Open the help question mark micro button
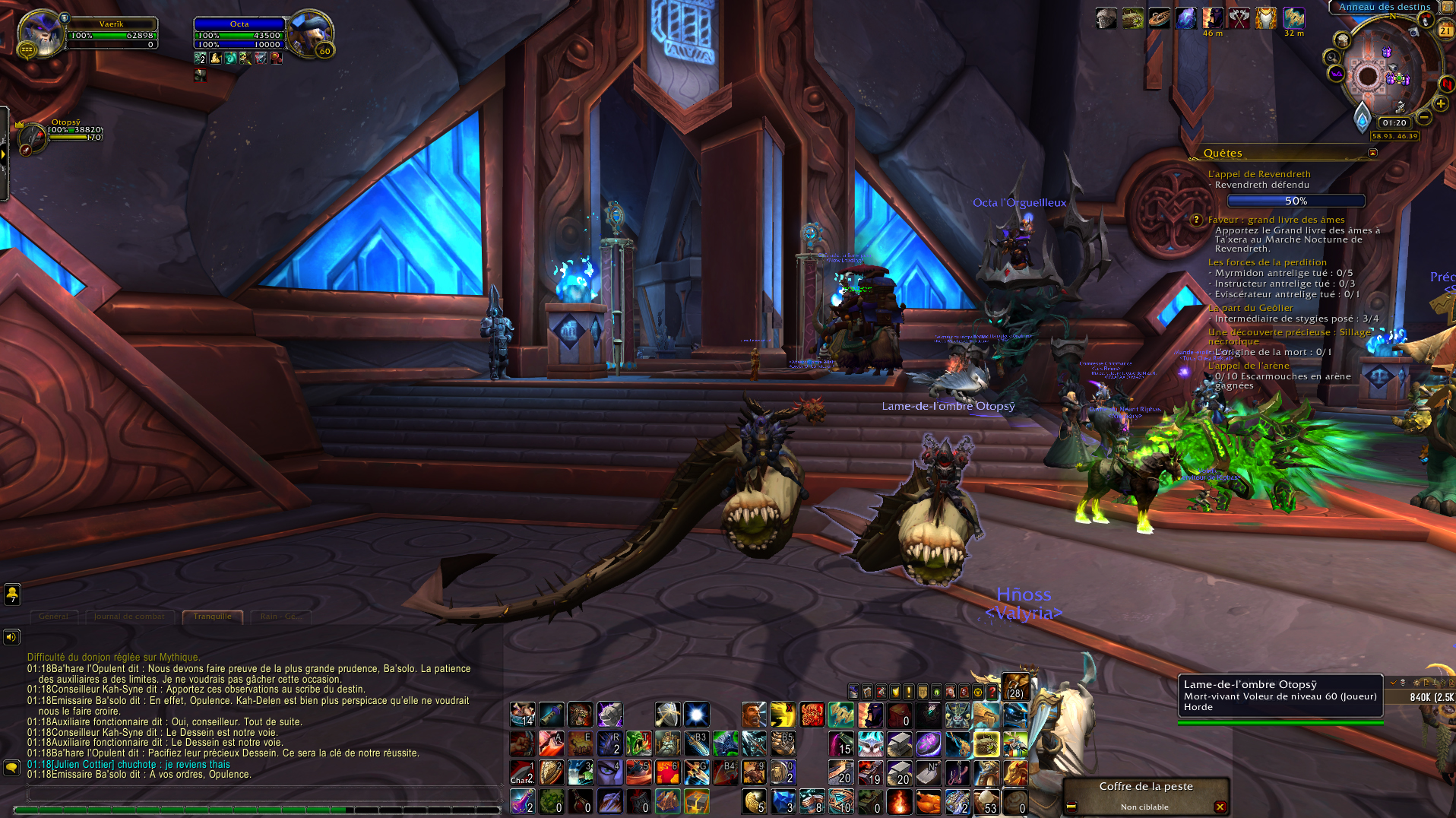The height and width of the screenshot is (818, 1456). [x=992, y=692]
